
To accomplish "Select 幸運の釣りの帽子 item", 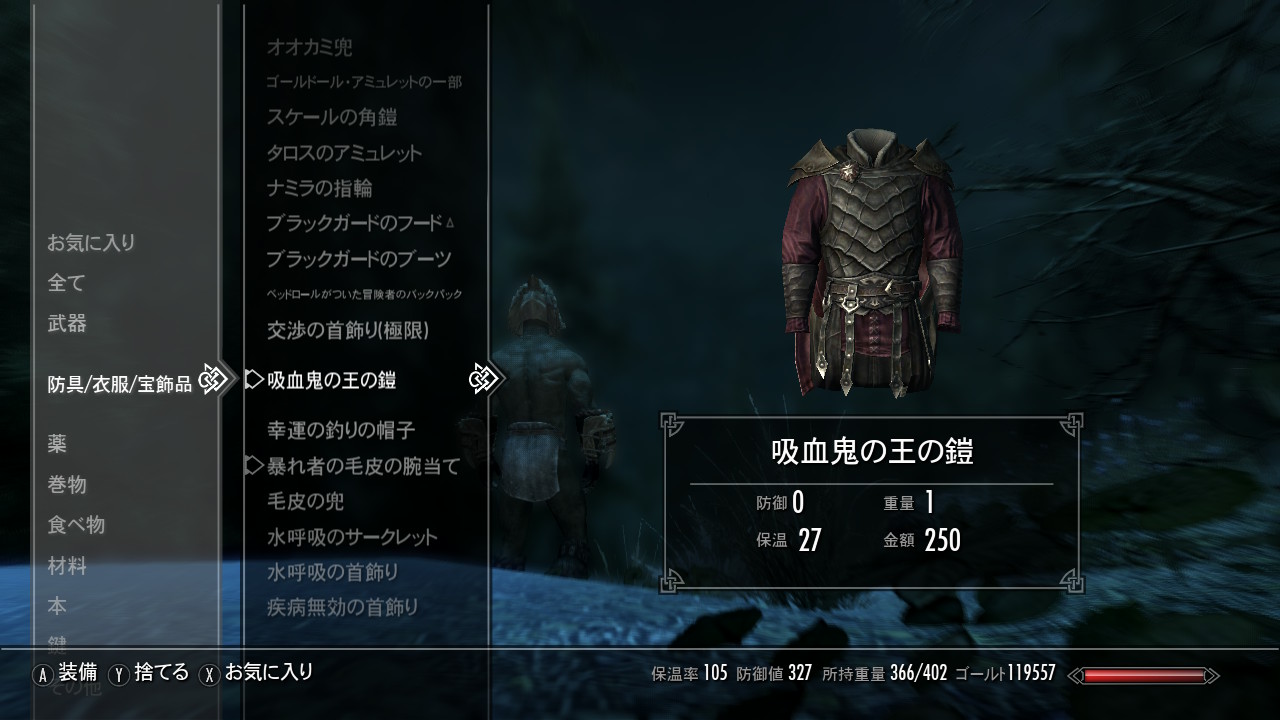I will (341, 430).
